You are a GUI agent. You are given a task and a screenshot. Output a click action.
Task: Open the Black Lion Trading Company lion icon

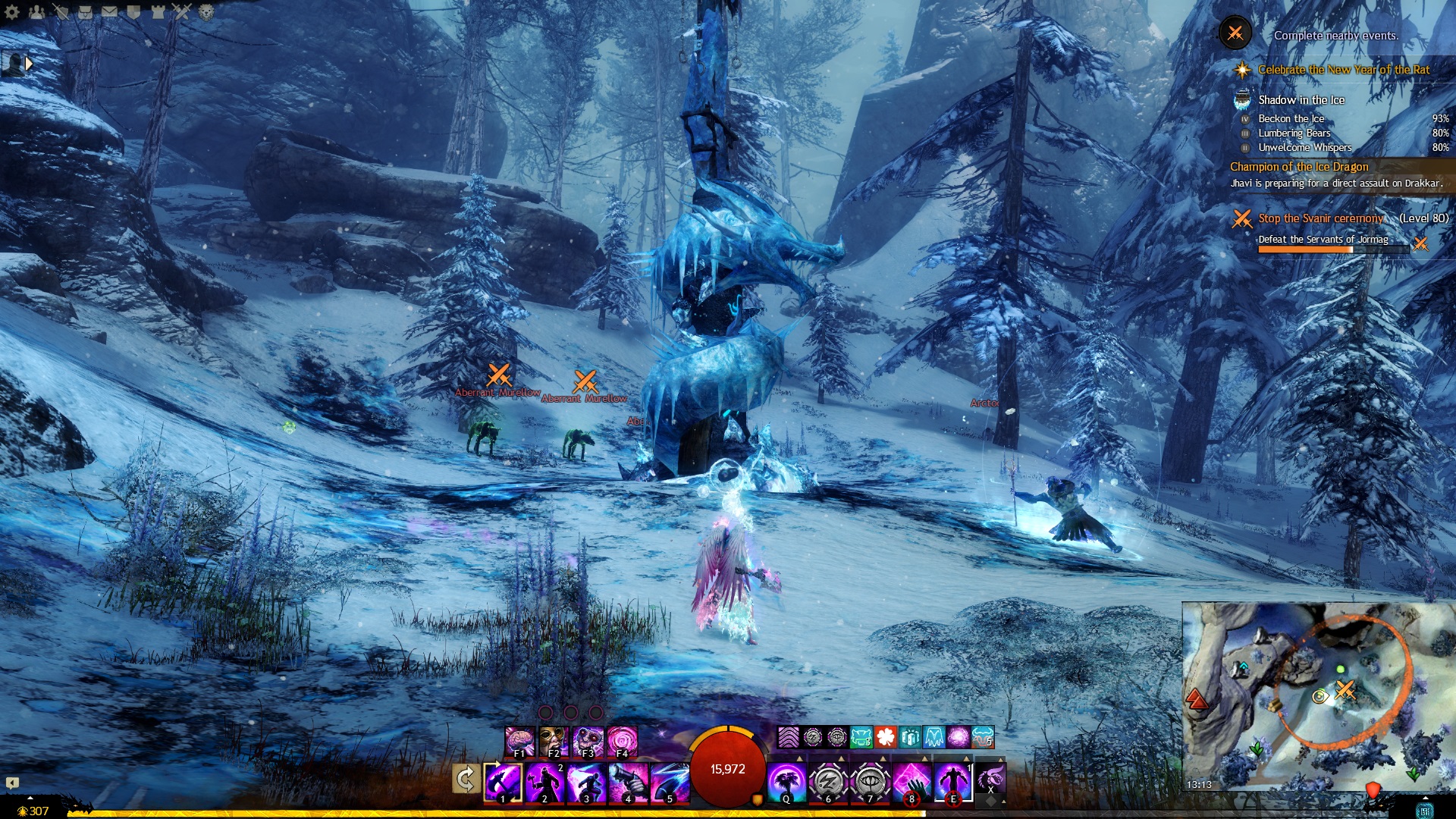[206, 11]
